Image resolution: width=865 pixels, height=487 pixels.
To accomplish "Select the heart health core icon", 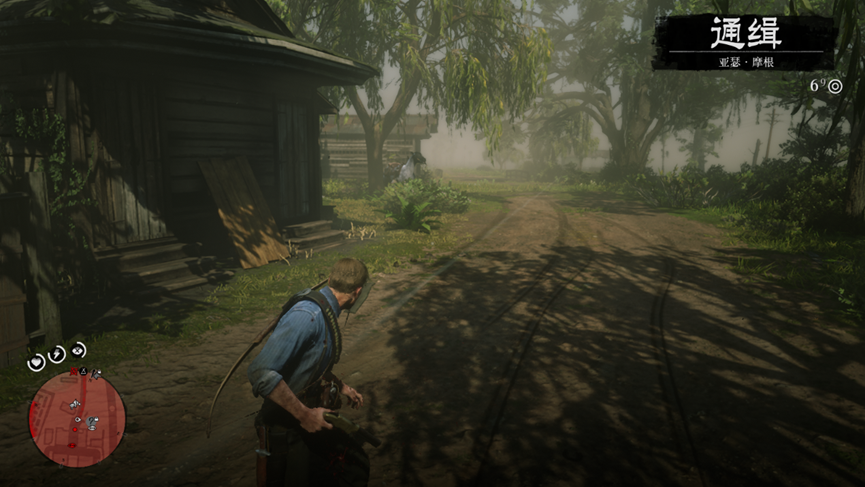I will click(36, 361).
